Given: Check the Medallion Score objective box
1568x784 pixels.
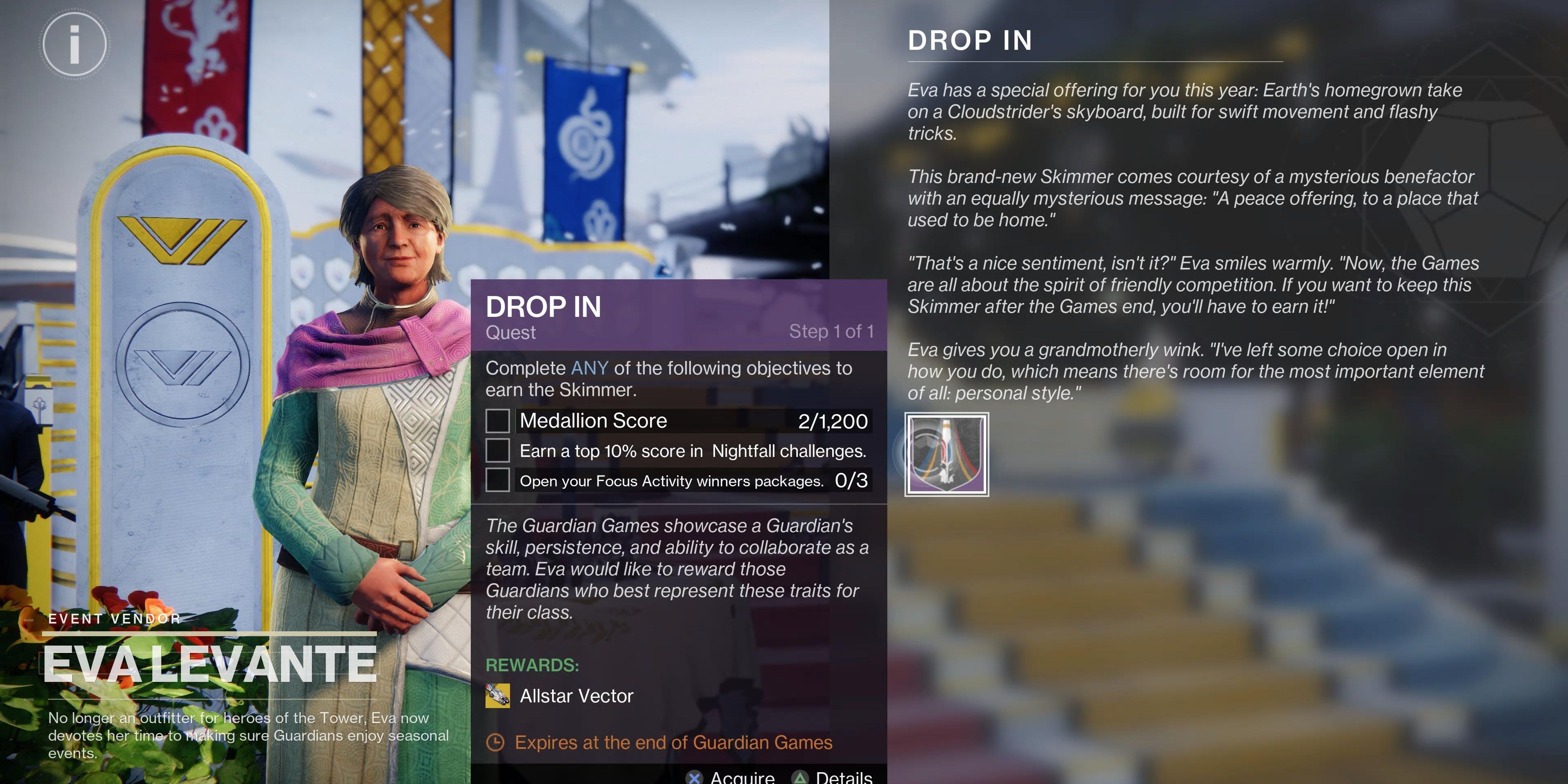Looking at the screenshot, I should point(498,421).
